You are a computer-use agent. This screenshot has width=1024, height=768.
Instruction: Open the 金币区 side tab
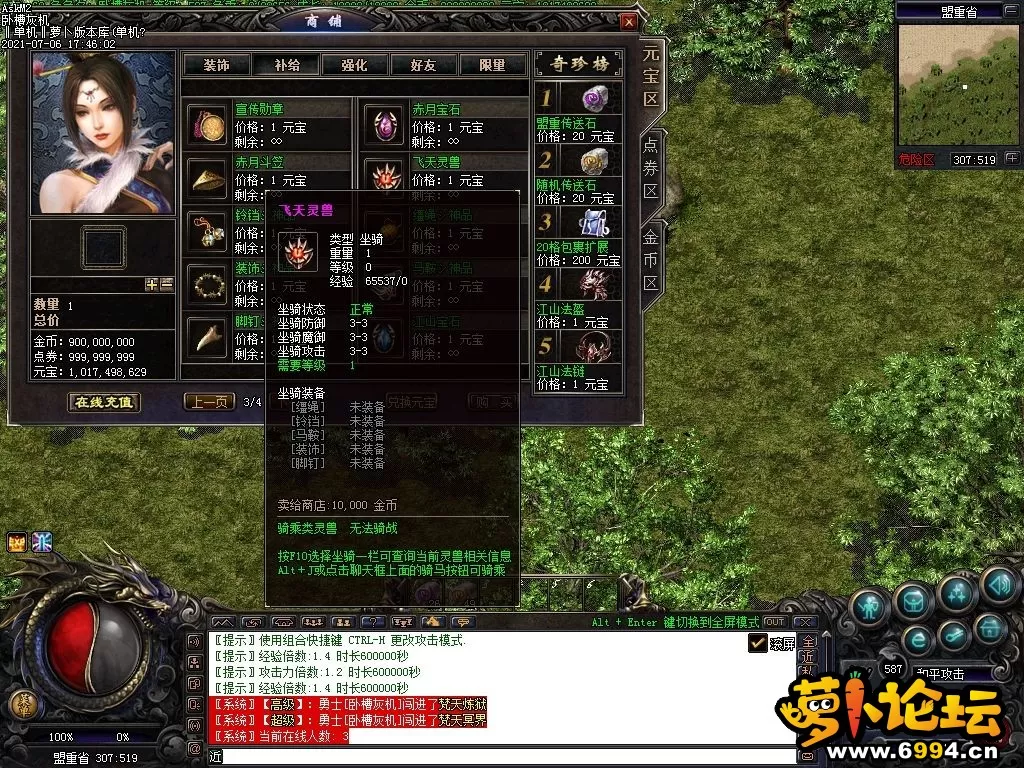[650, 257]
